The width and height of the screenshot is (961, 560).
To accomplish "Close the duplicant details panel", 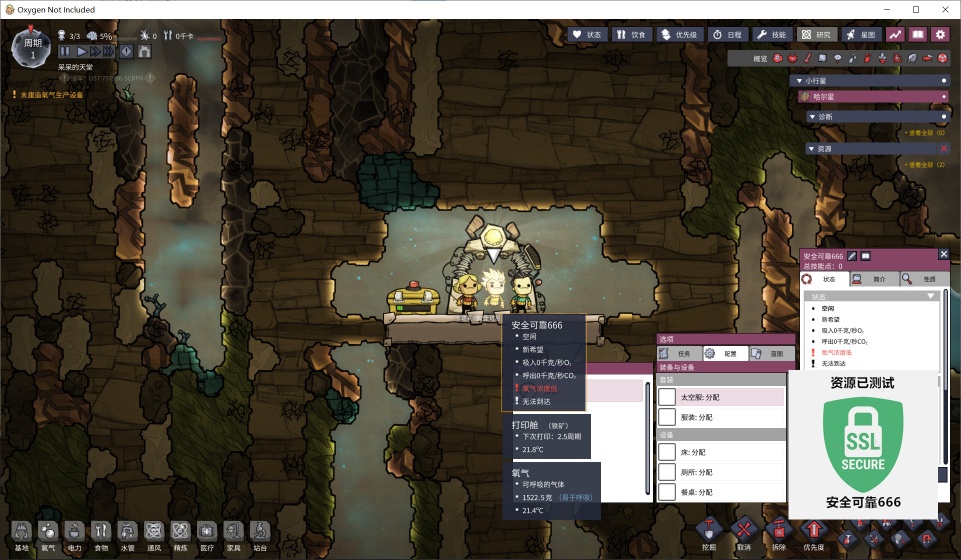I will 944,255.
